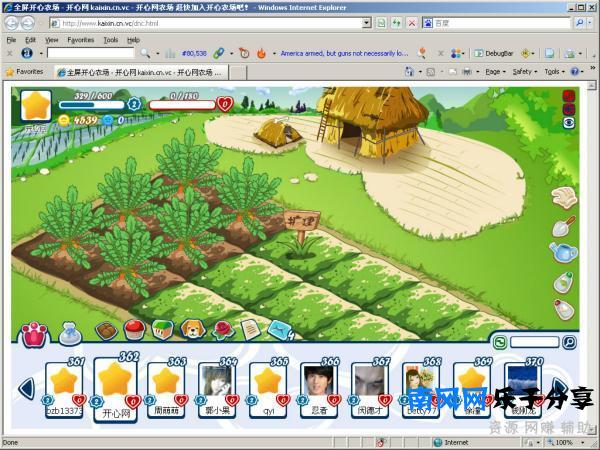Open the dog icon in bottom toolbar
The height and width of the screenshot is (450, 600).
point(191,329)
